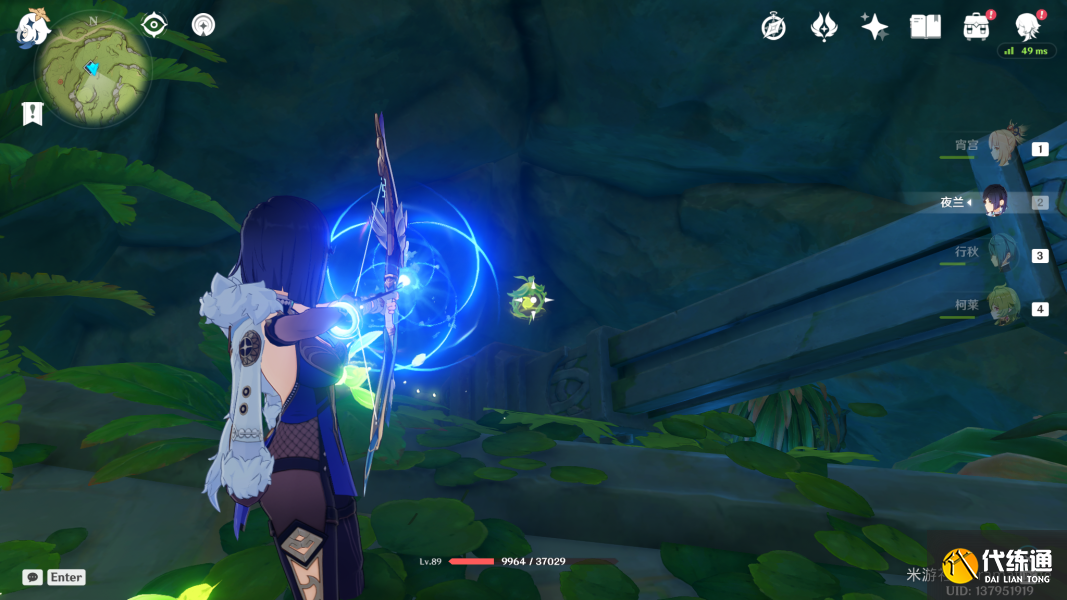Open the winged emblem icon
The image size is (1067, 600).
[824, 27]
